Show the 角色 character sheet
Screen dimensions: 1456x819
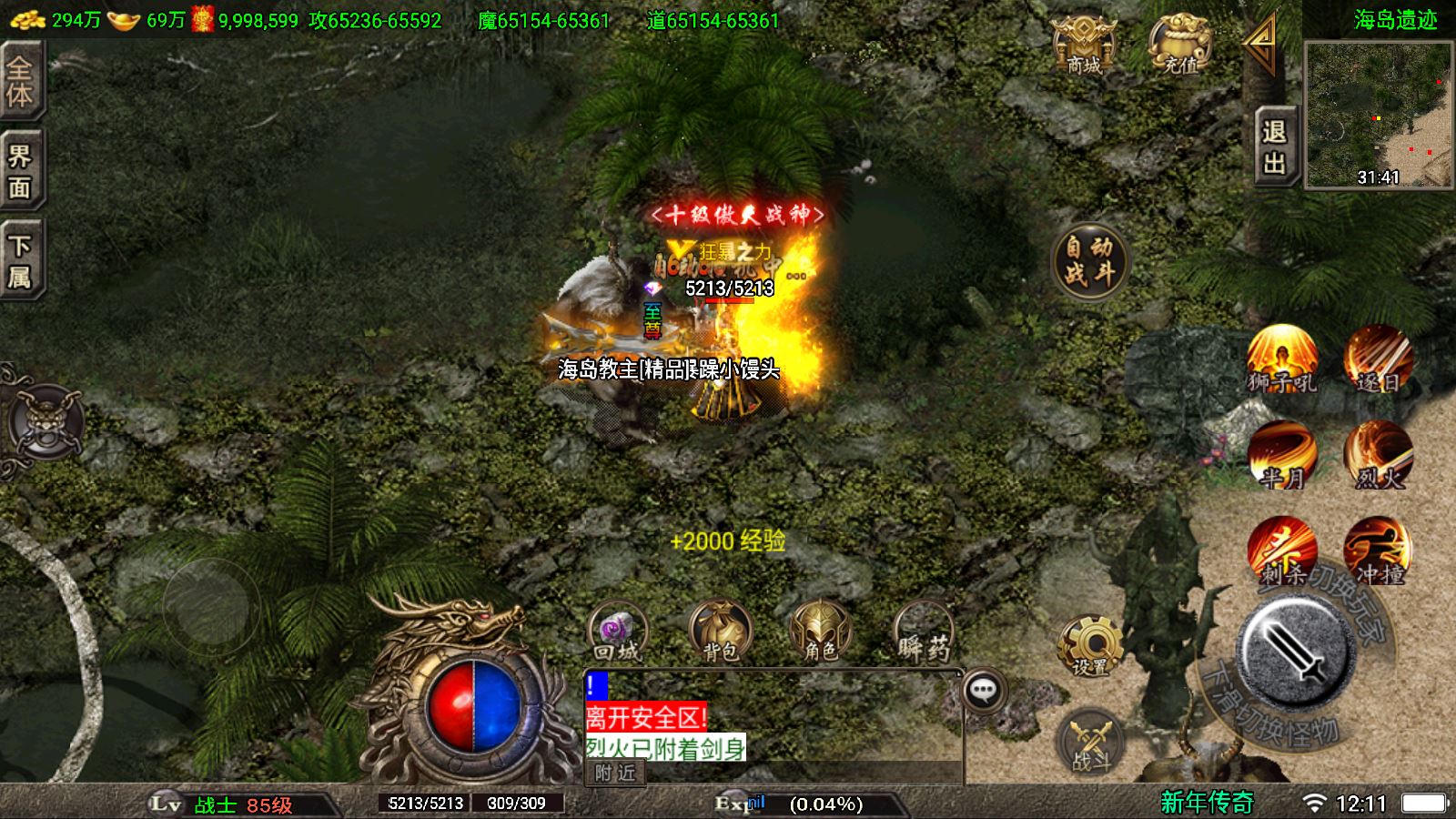820,631
